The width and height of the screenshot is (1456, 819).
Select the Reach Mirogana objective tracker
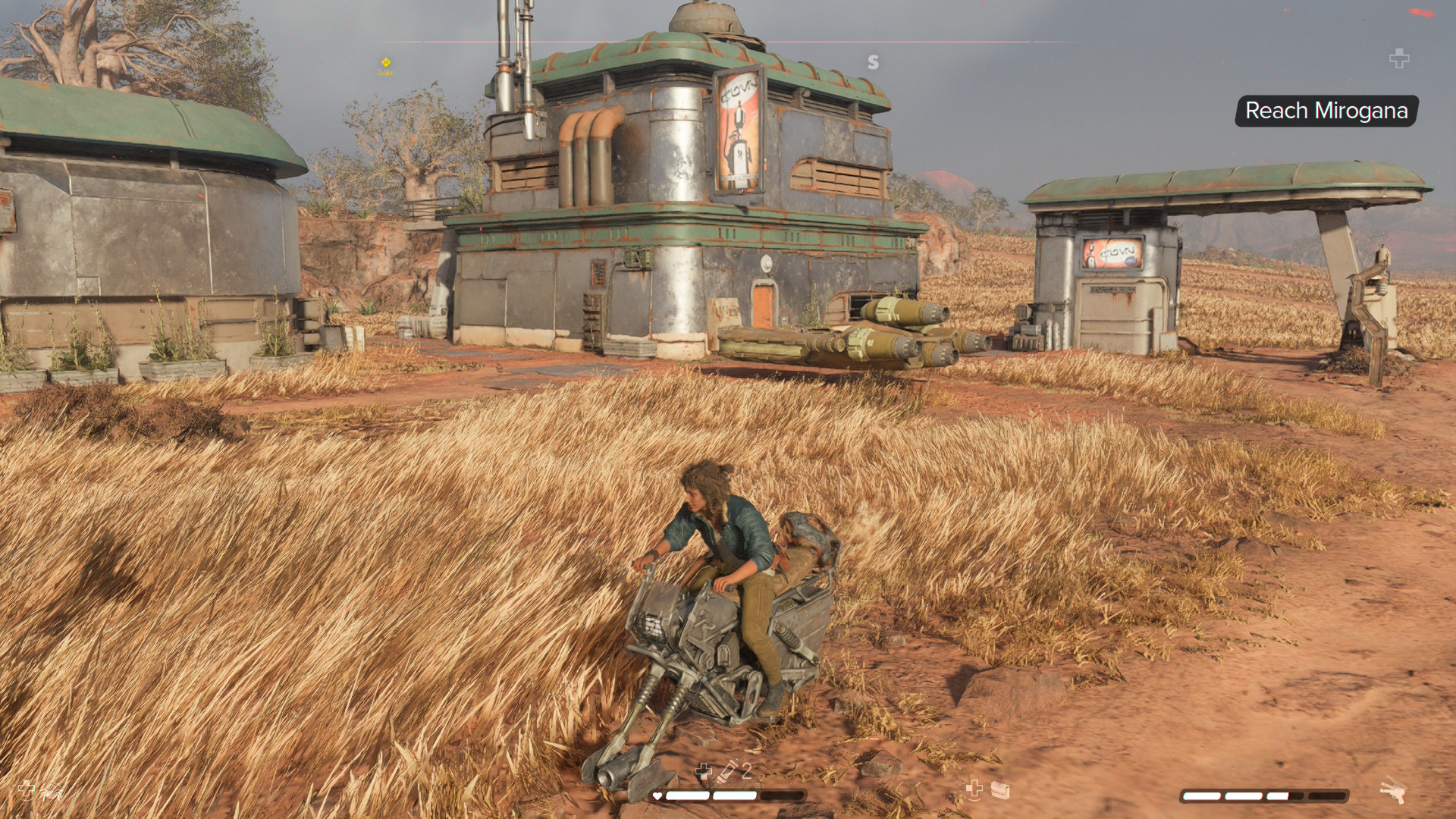(x=1326, y=111)
